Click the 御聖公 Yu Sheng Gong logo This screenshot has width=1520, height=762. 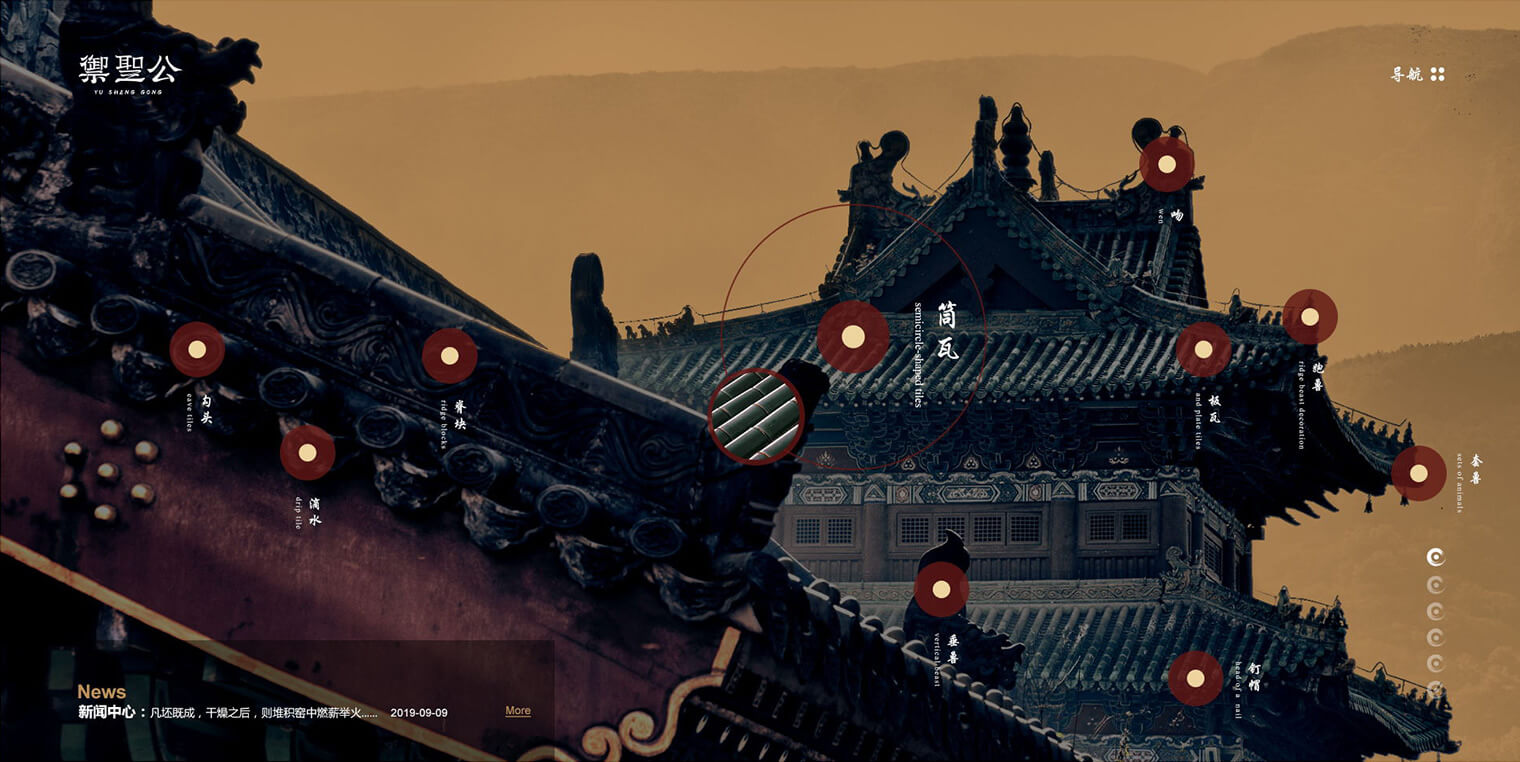tap(130, 73)
